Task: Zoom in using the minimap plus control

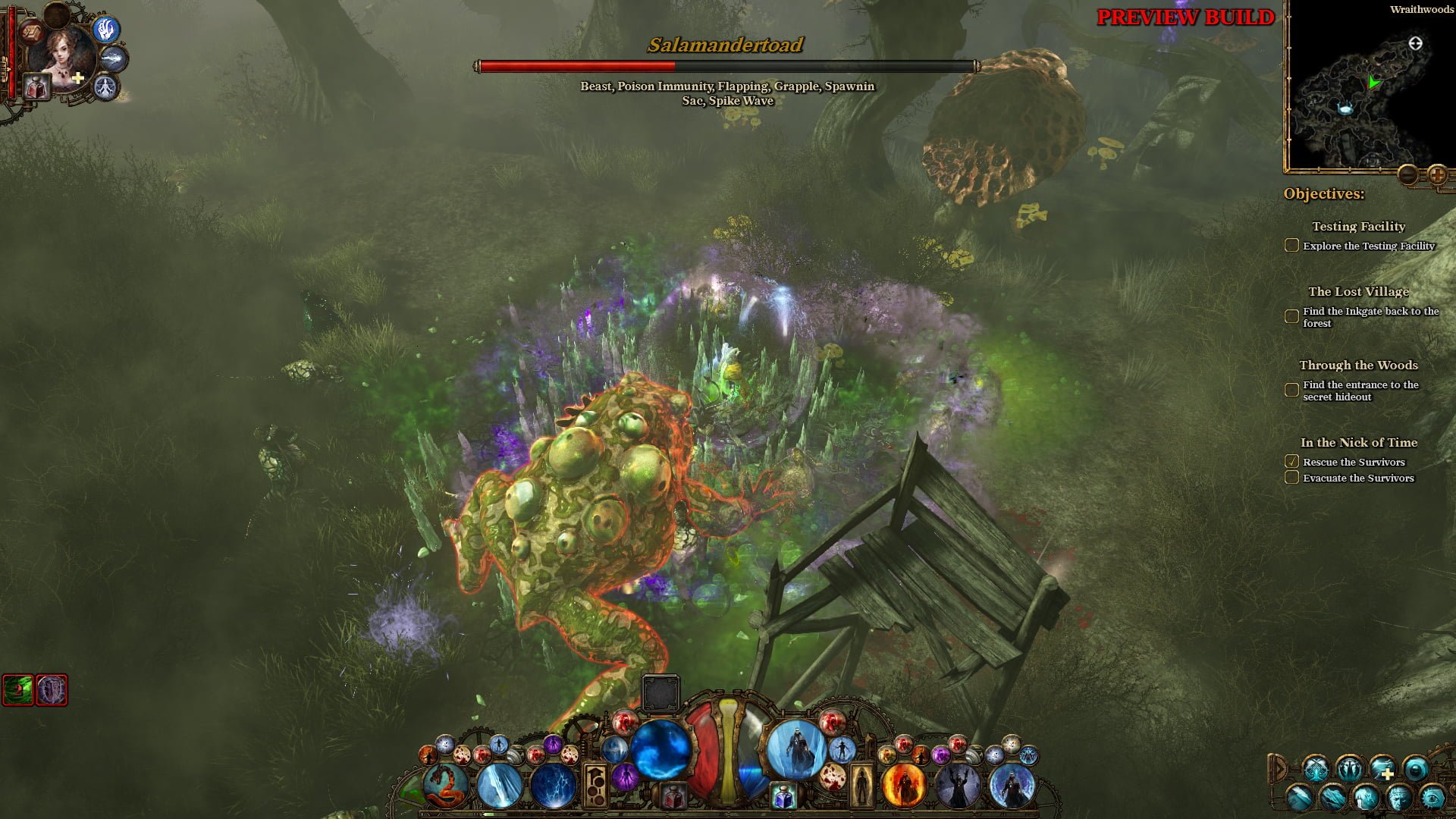Action: [x=1439, y=174]
